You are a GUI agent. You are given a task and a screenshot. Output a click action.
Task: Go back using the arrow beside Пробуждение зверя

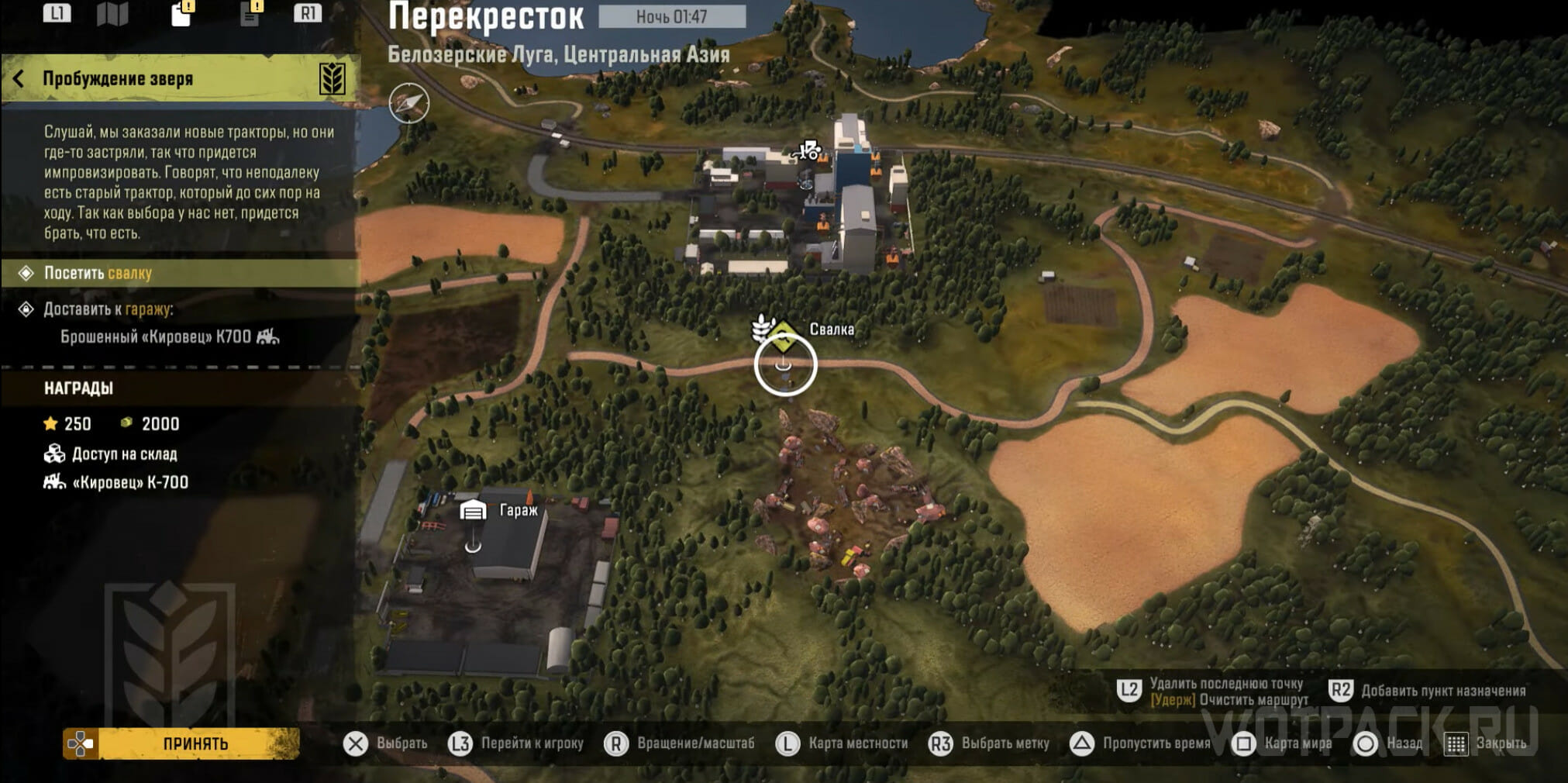click(19, 78)
